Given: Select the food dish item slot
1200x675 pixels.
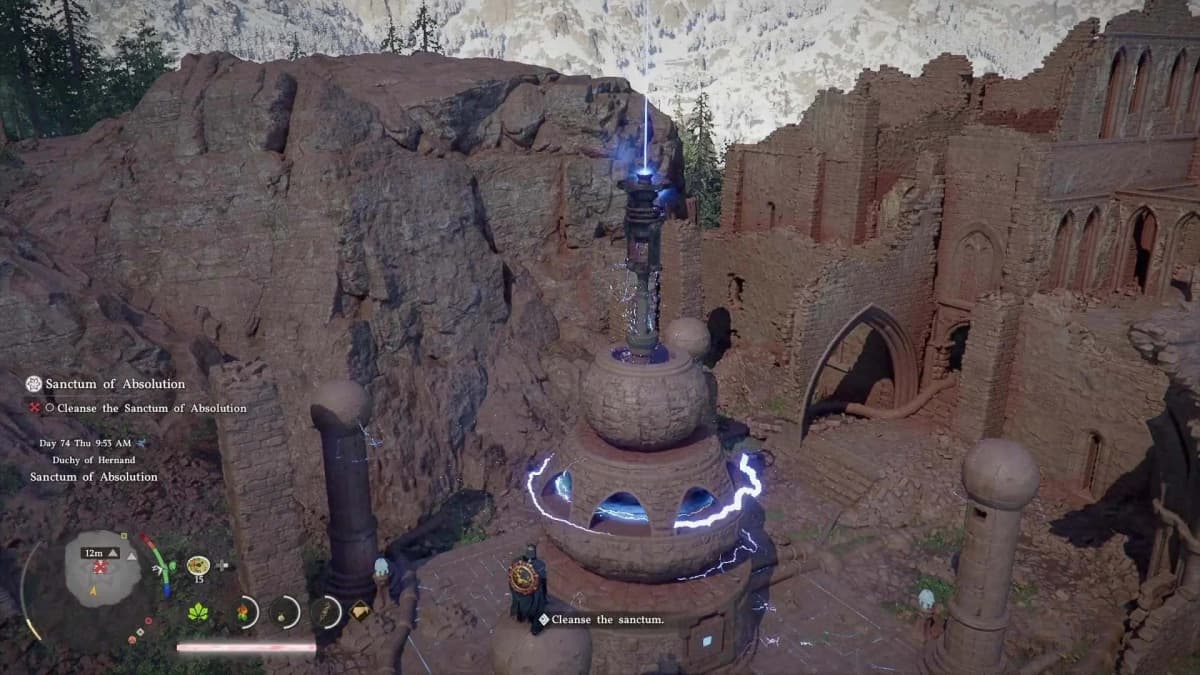Looking at the screenshot, I should pyautogui.click(x=197, y=565).
